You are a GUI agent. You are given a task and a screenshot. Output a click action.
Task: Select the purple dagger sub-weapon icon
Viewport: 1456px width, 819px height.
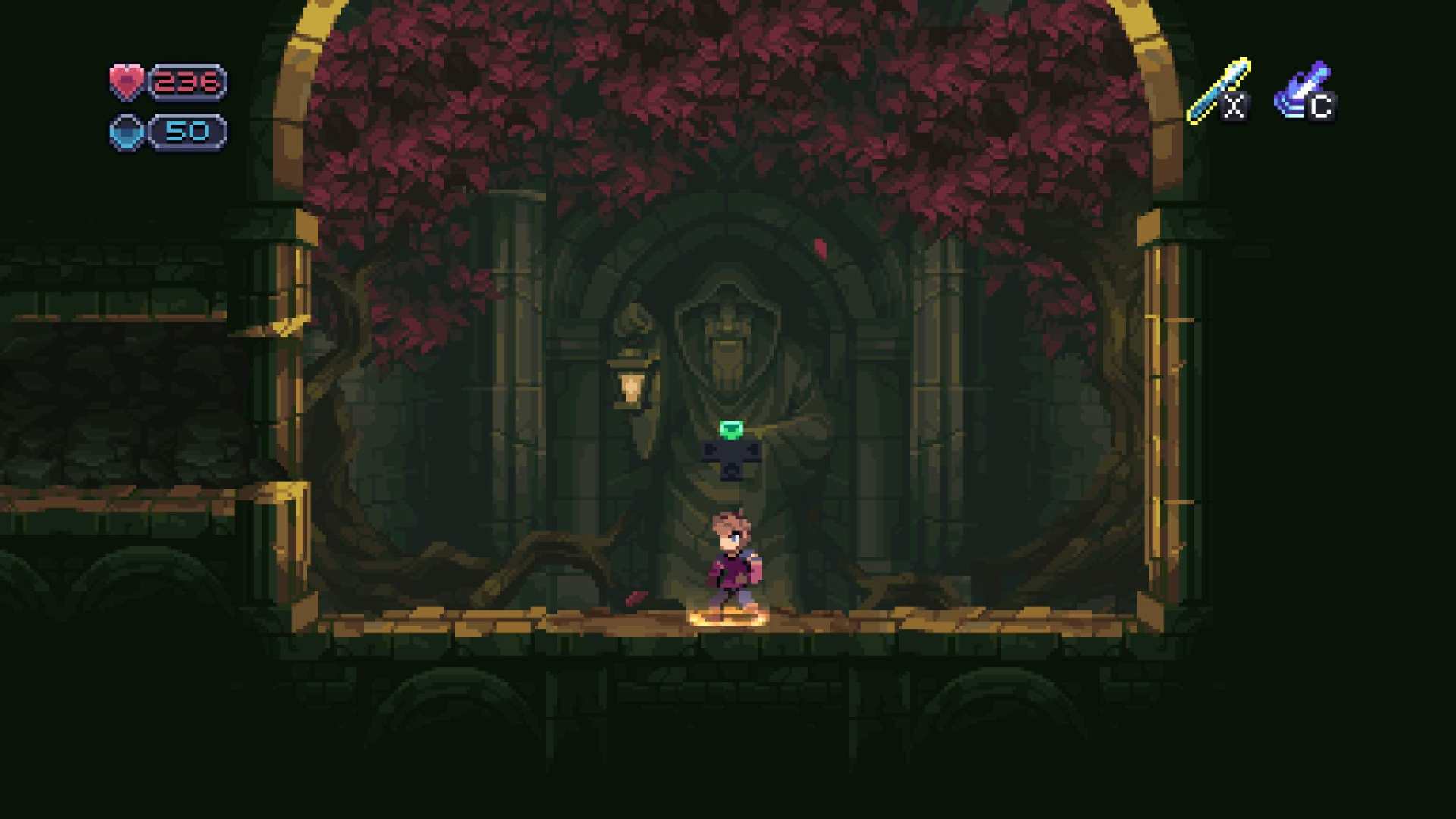1302,89
